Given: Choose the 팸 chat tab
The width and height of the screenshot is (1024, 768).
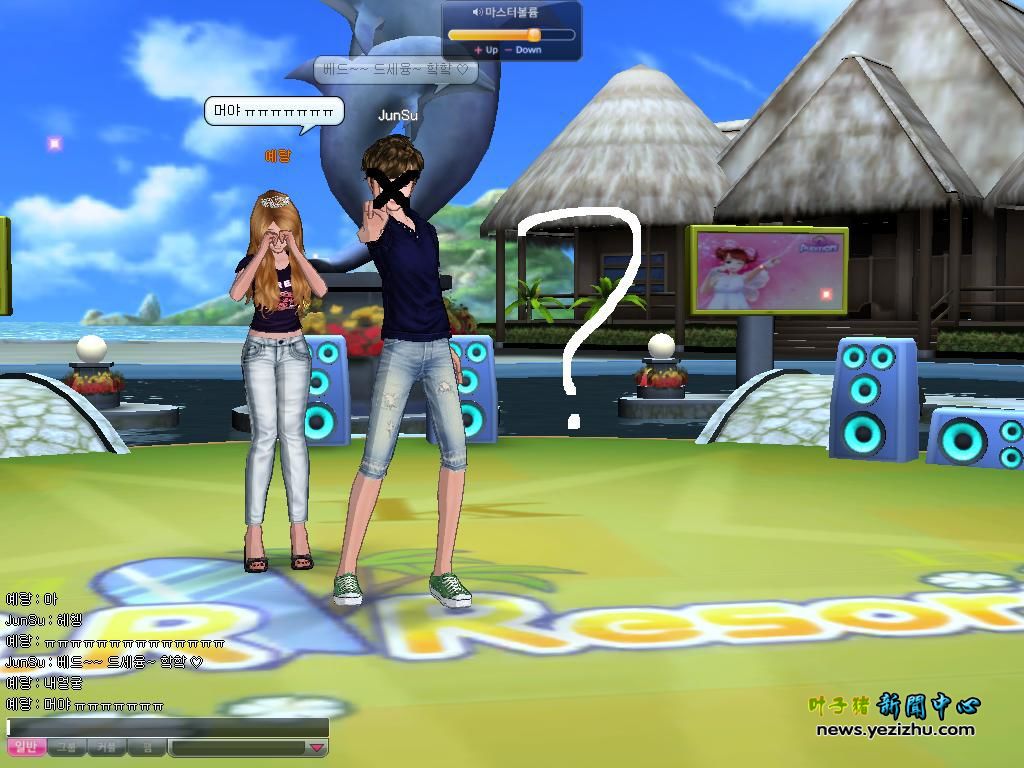Looking at the screenshot, I should point(147,747).
